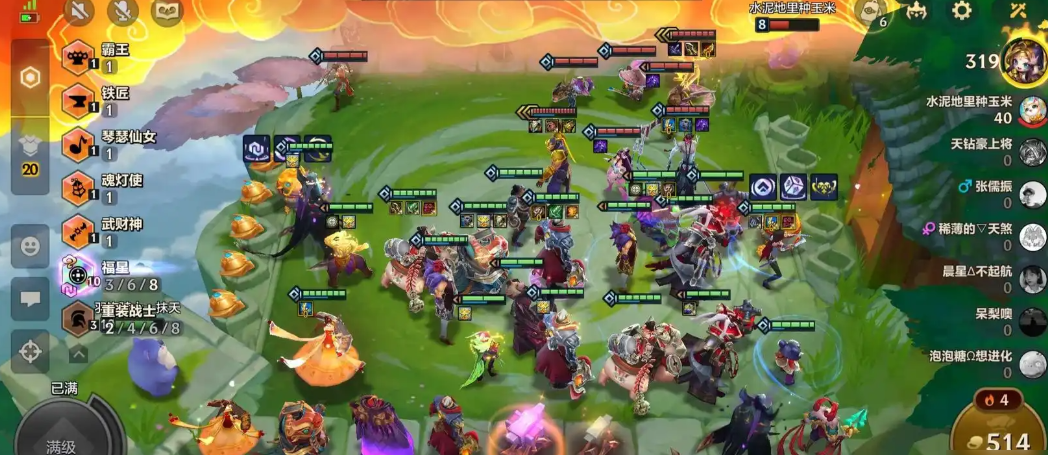Click the crossed-swords icon at top right
1048x455 pixels.
tap(1018, 11)
